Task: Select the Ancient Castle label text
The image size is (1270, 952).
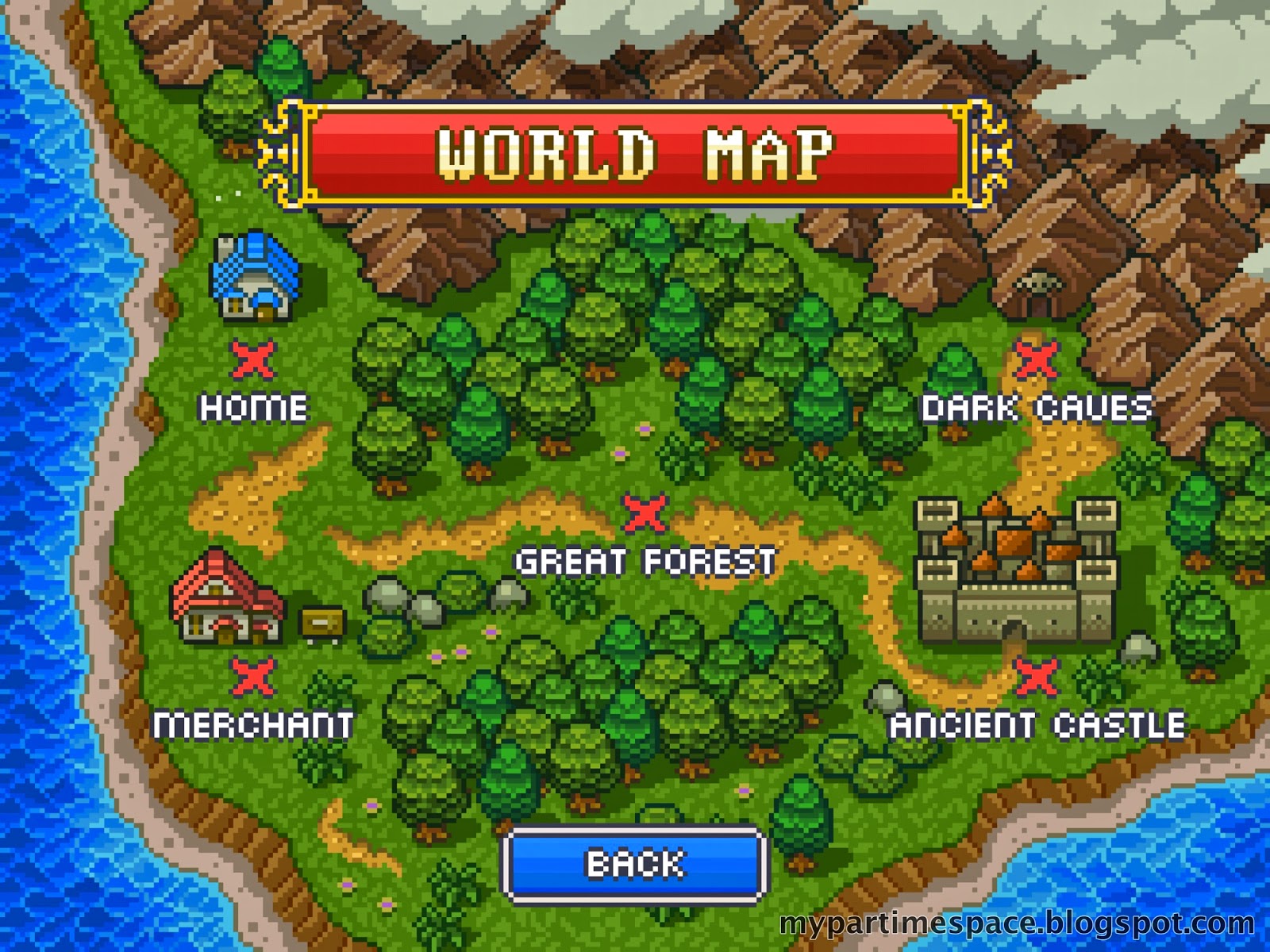Action: [x=1036, y=724]
